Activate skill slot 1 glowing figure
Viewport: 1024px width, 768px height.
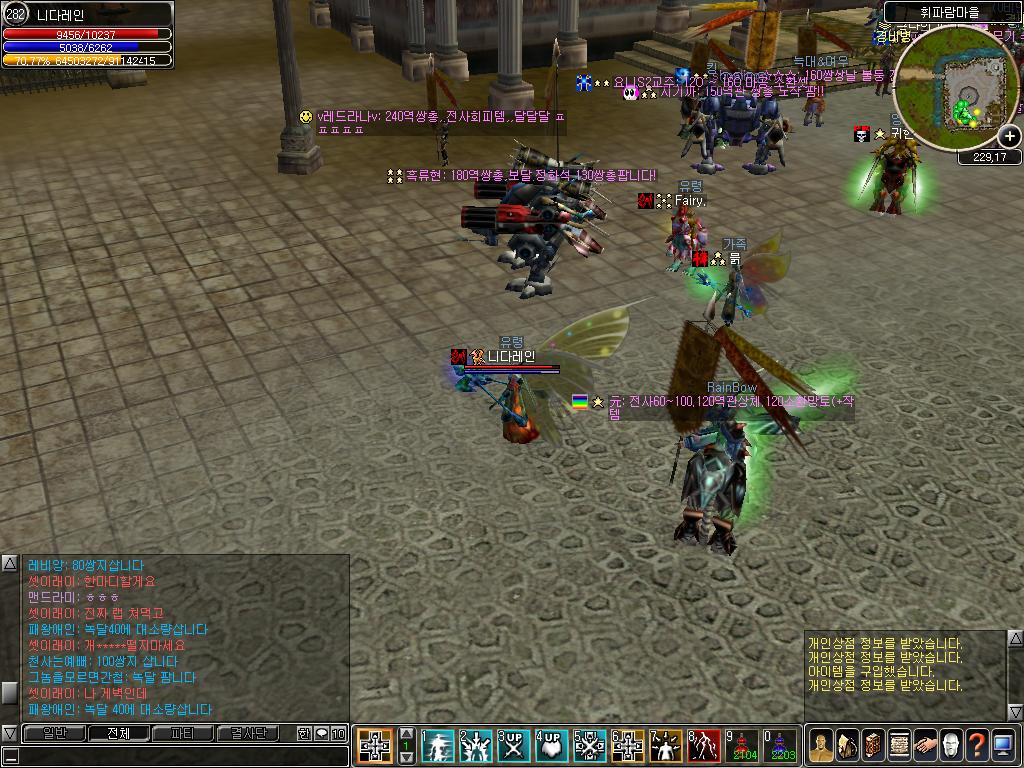438,746
